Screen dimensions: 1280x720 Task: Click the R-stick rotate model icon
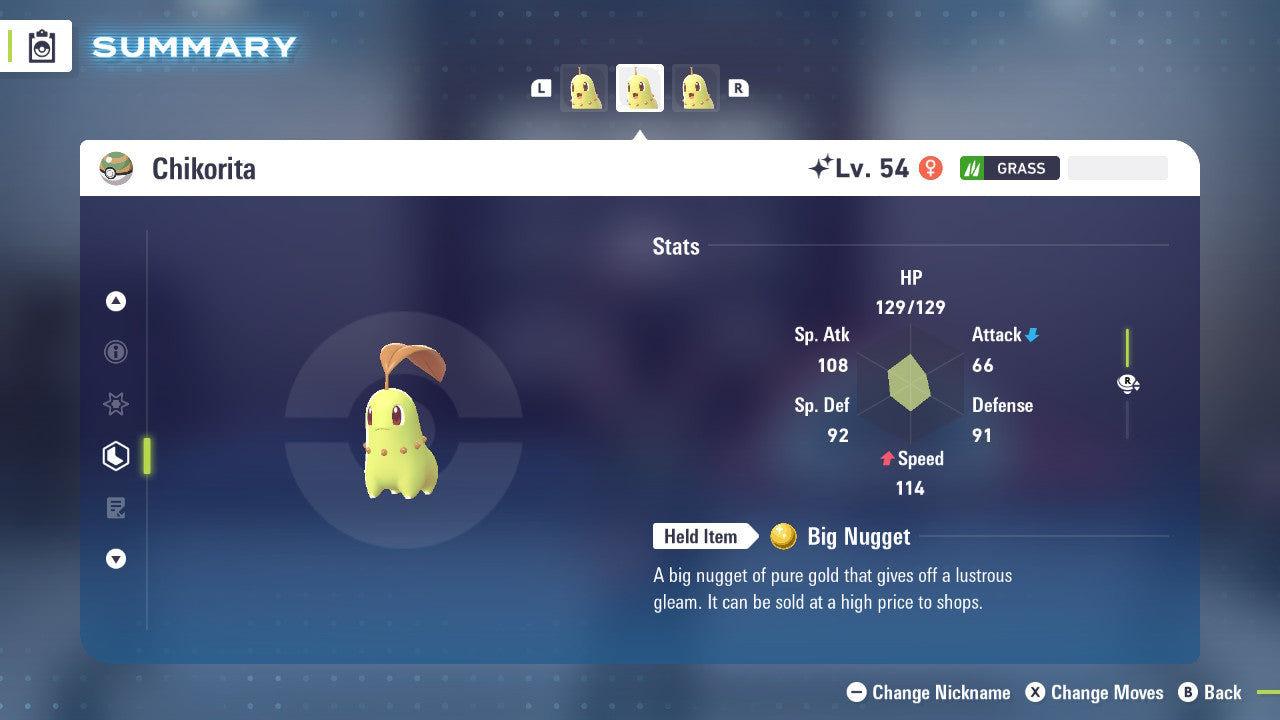point(1128,383)
